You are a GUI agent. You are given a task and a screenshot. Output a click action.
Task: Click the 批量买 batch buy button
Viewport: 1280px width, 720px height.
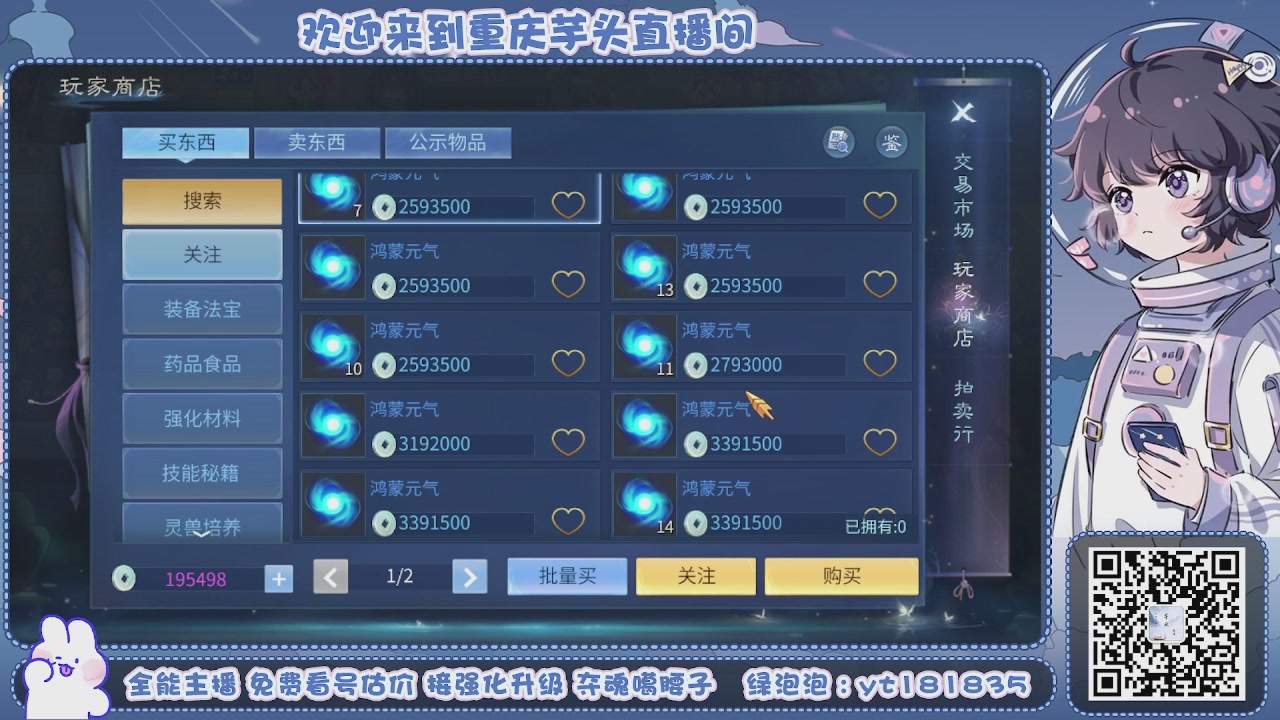[x=566, y=576]
